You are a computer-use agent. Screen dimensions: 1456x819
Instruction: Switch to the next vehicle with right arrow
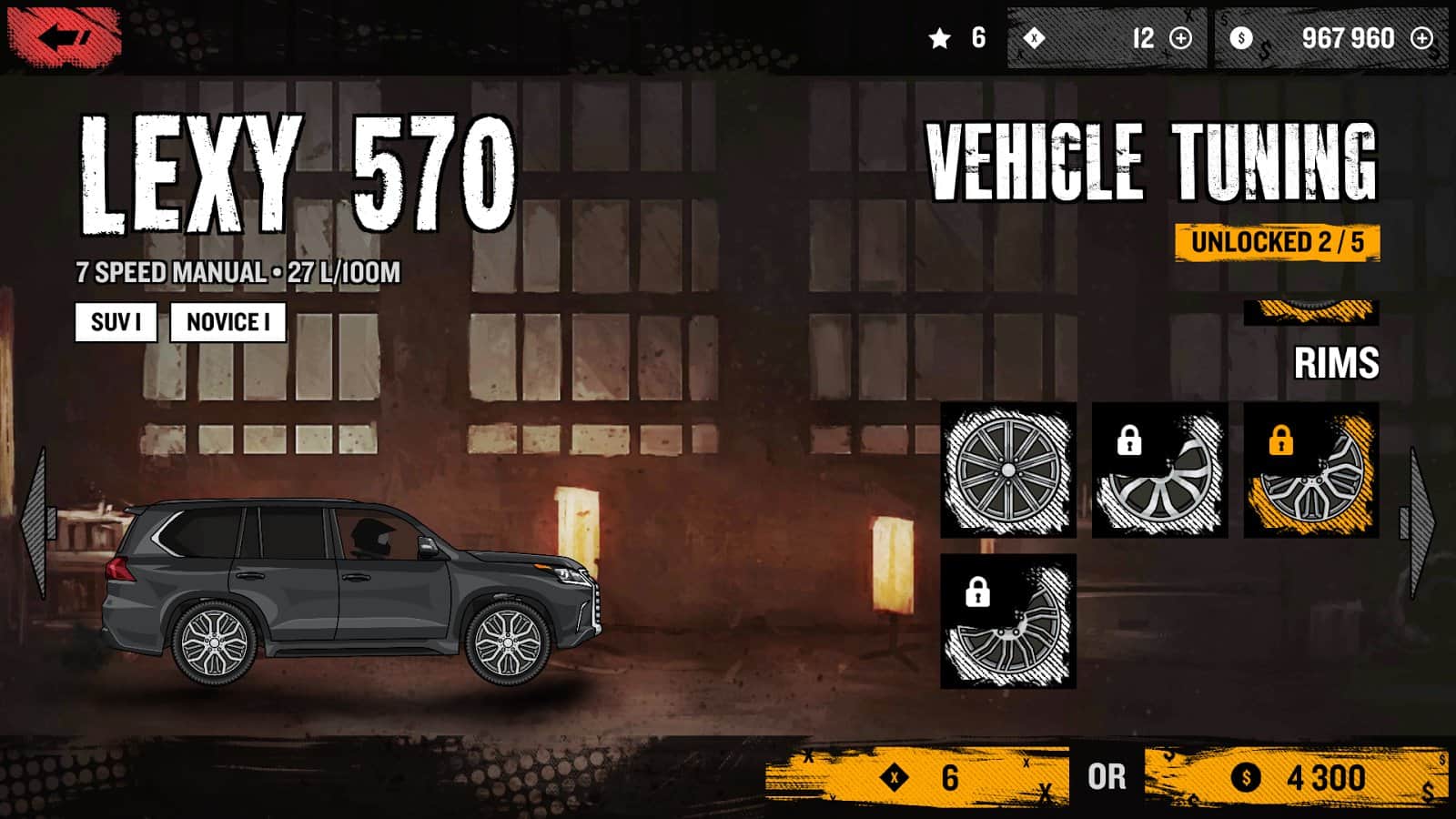(1421, 523)
